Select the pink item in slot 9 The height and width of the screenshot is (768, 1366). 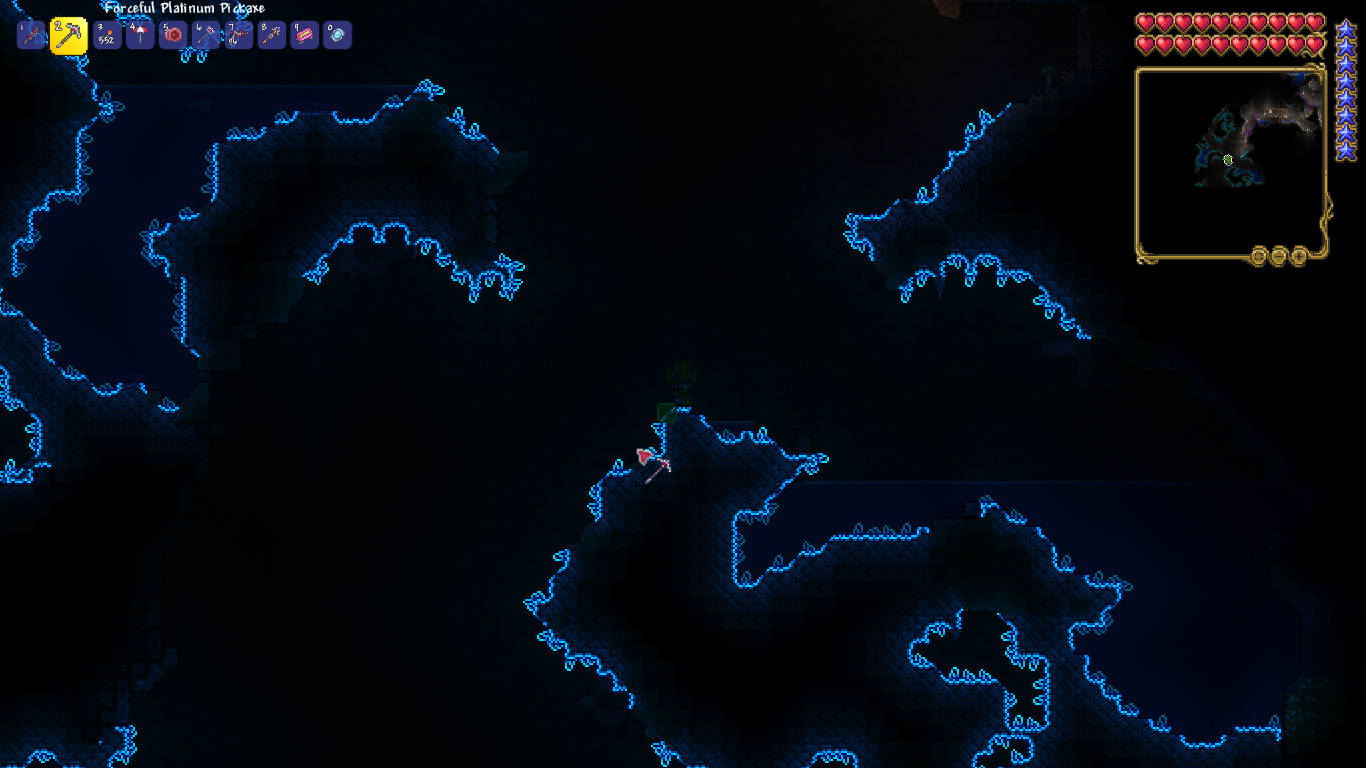click(304, 35)
